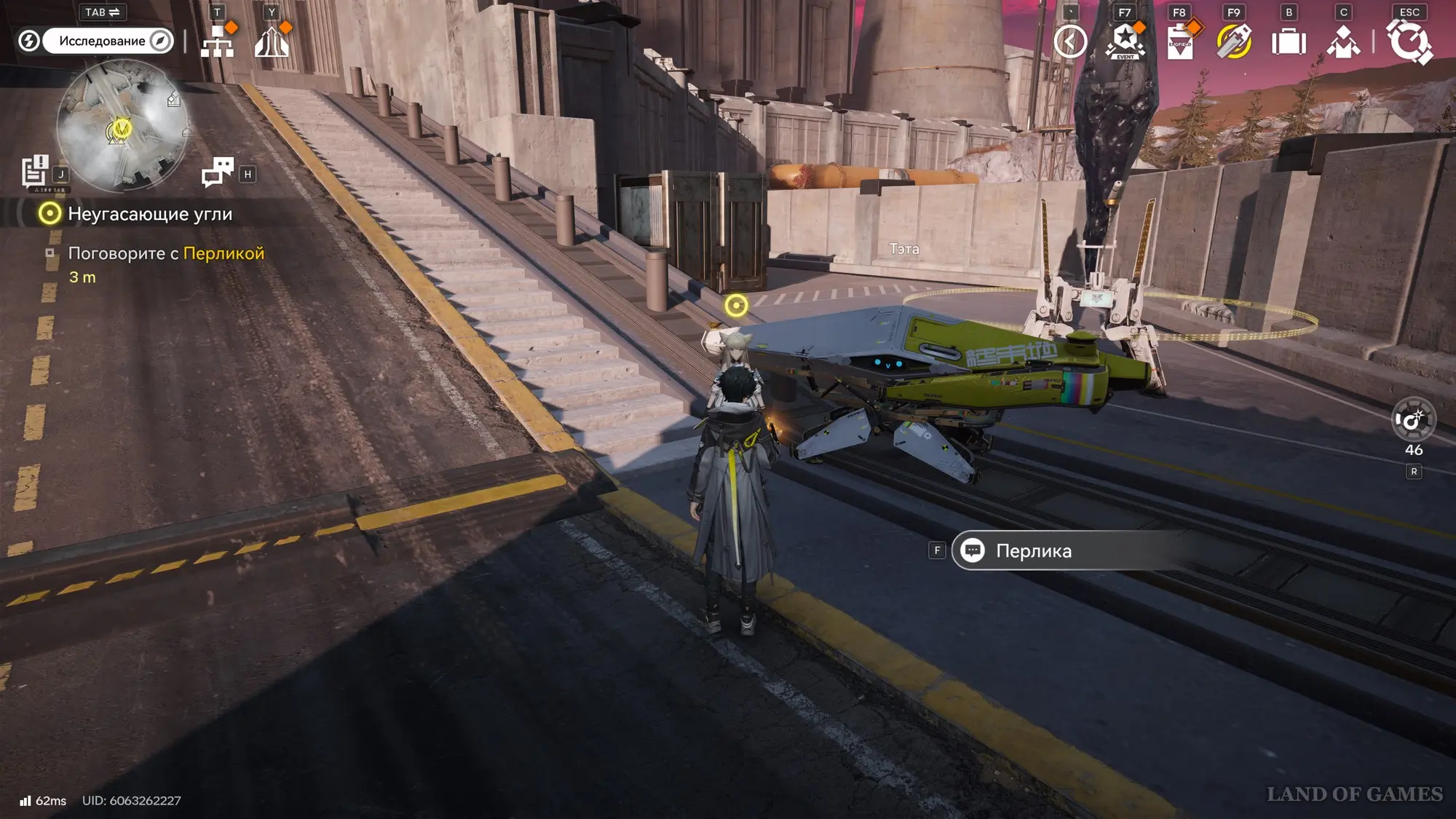Open the arrow-towers icon menu
The height and width of the screenshot is (819, 1456).
pos(272,41)
